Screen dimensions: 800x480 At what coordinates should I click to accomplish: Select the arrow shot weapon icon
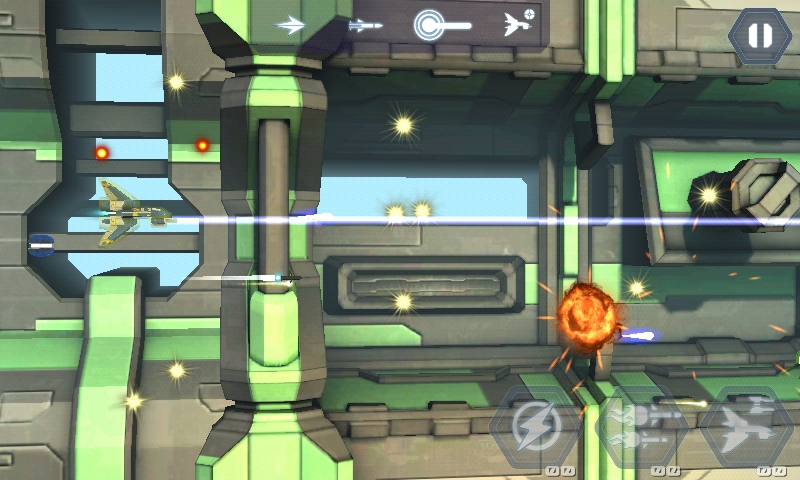pos(290,25)
